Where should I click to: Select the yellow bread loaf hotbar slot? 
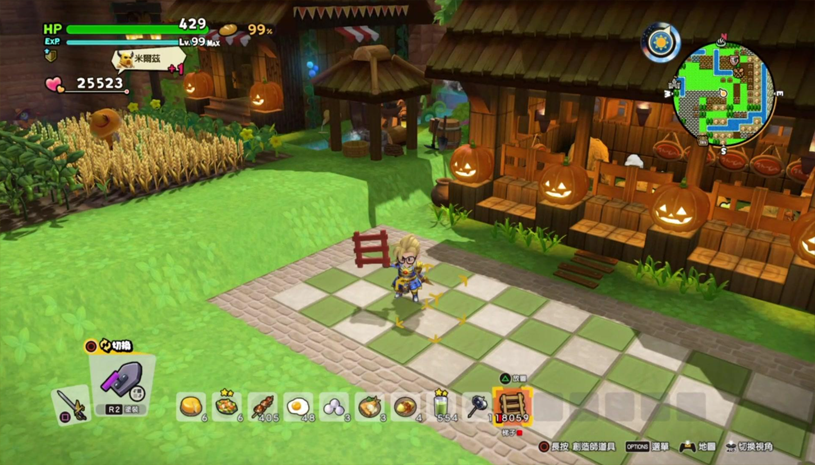pyautogui.click(x=191, y=406)
